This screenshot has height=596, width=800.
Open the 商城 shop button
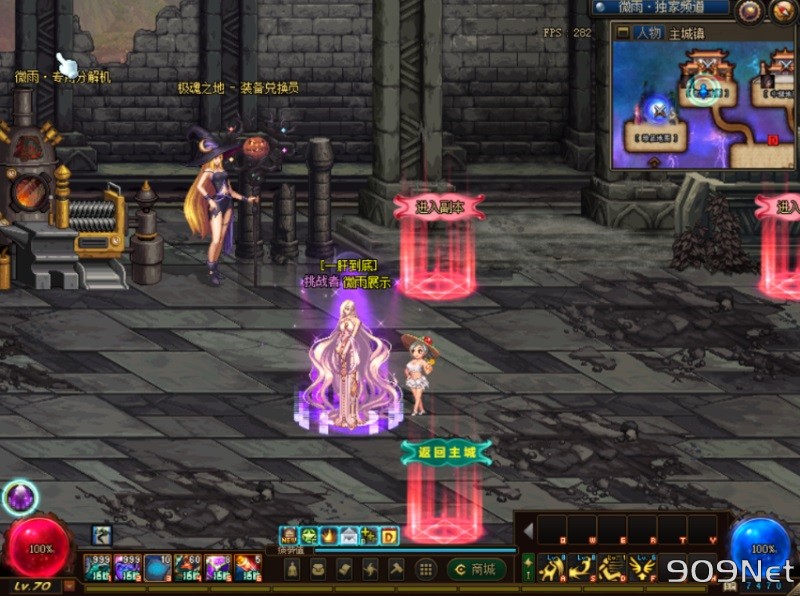(x=476, y=569)
